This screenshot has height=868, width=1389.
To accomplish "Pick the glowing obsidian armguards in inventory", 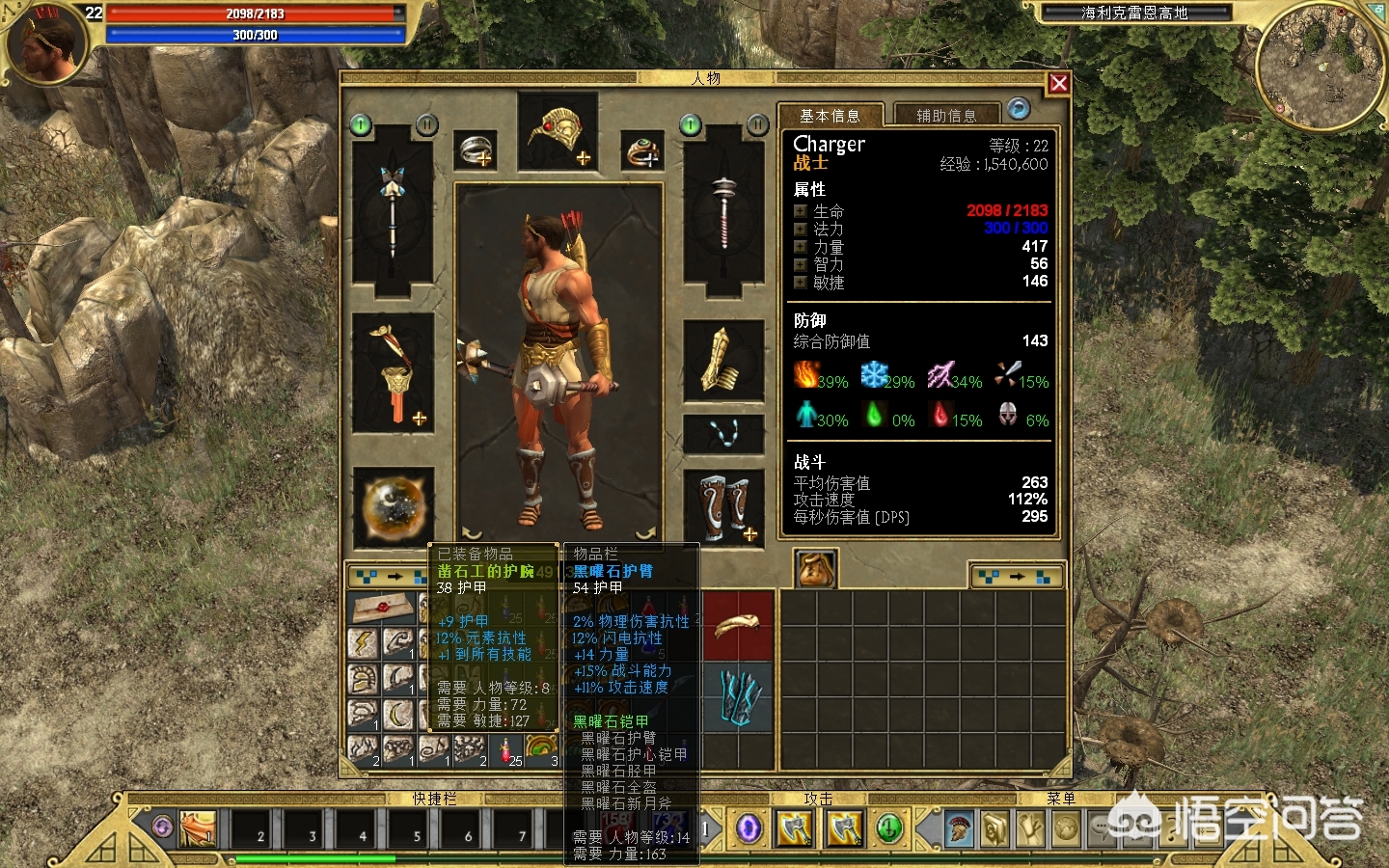I will [738, 696].
